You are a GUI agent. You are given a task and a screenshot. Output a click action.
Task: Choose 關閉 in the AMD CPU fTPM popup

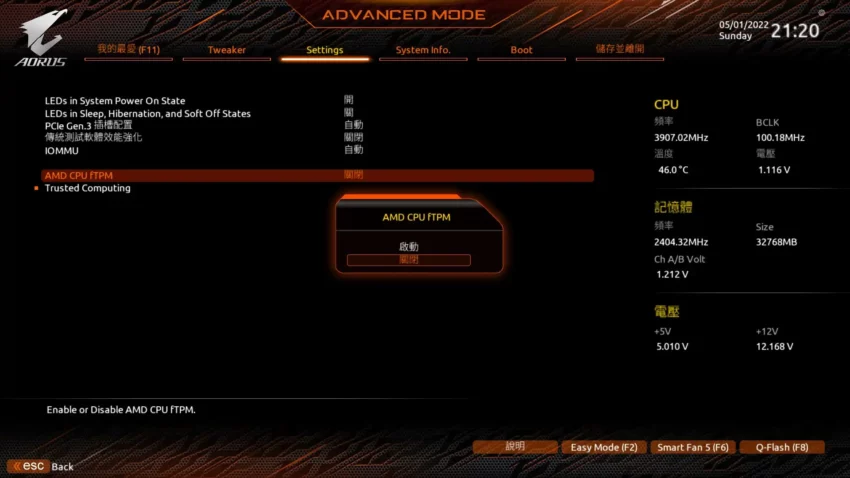[x=408, y=260]
